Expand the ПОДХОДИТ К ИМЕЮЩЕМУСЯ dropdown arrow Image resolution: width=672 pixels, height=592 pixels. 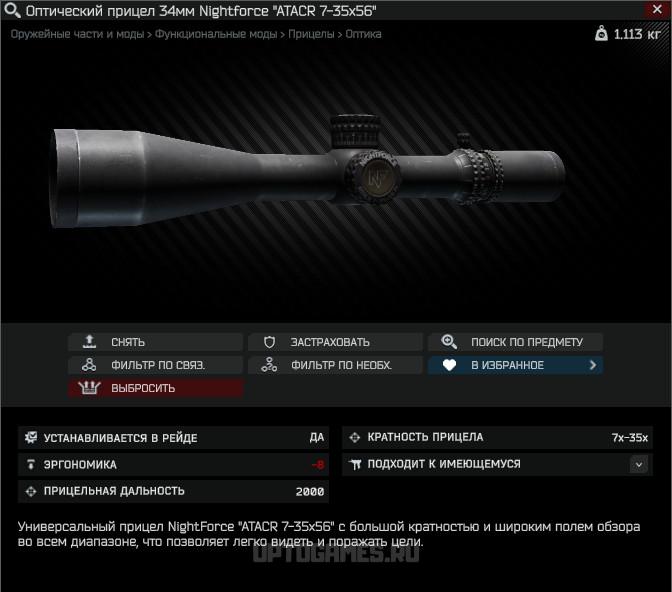pos(639,464)
